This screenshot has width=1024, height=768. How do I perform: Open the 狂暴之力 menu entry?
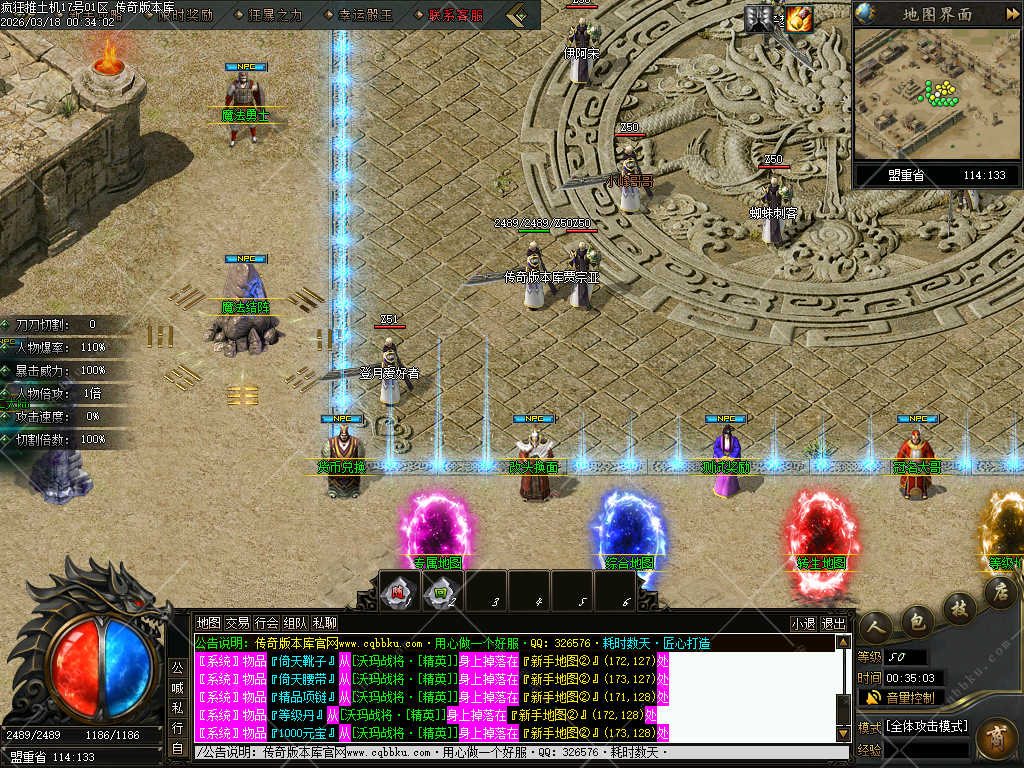274,15
